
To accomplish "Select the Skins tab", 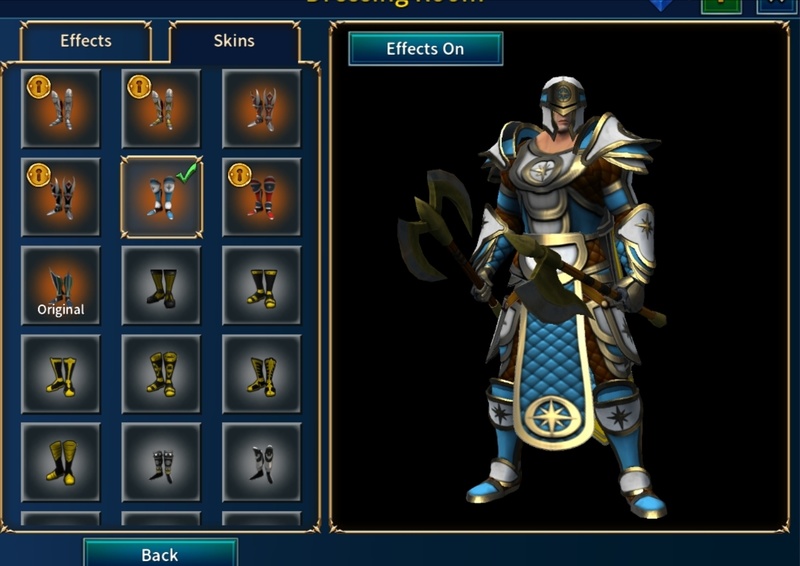I will tap(234, 42).
